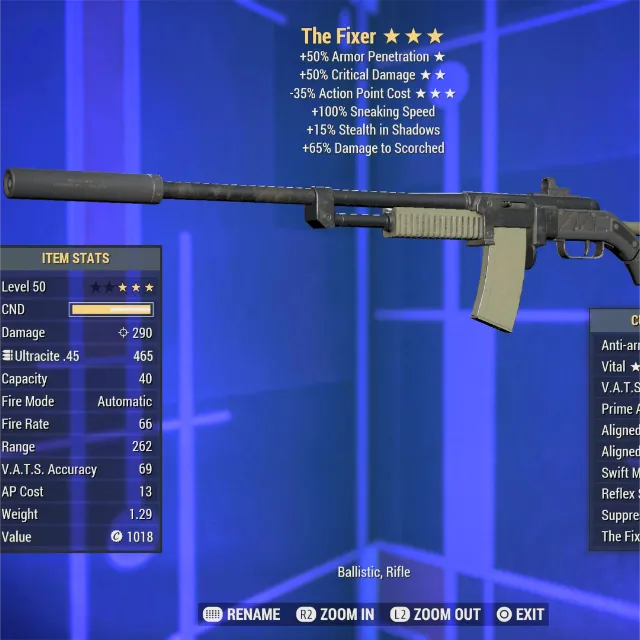Select the ZOOM IN option
640x640 pixels.
coord(335,614)
